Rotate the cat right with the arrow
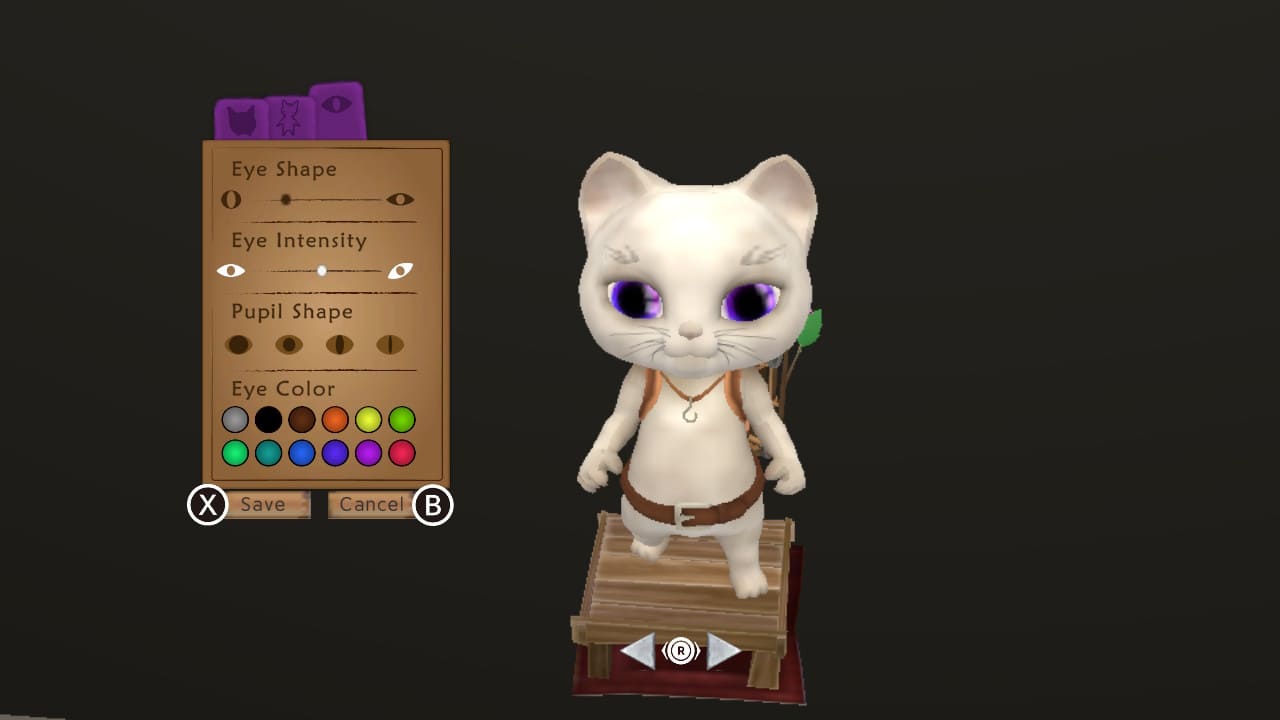 click(x=721, y=651)
